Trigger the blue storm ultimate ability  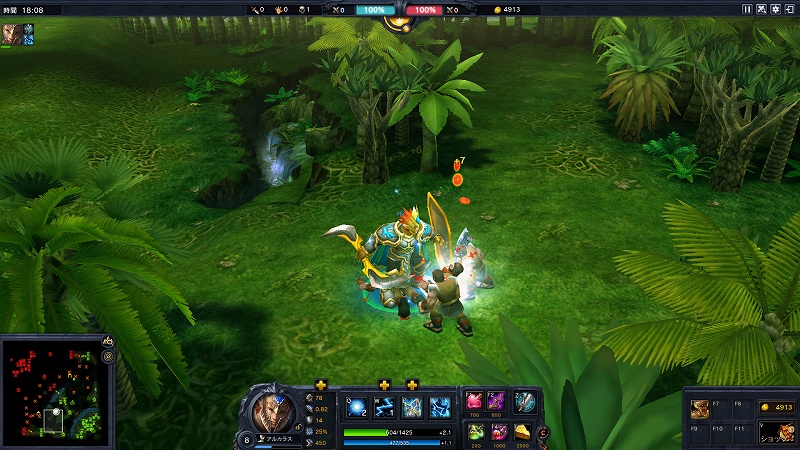tap(440, 408)
